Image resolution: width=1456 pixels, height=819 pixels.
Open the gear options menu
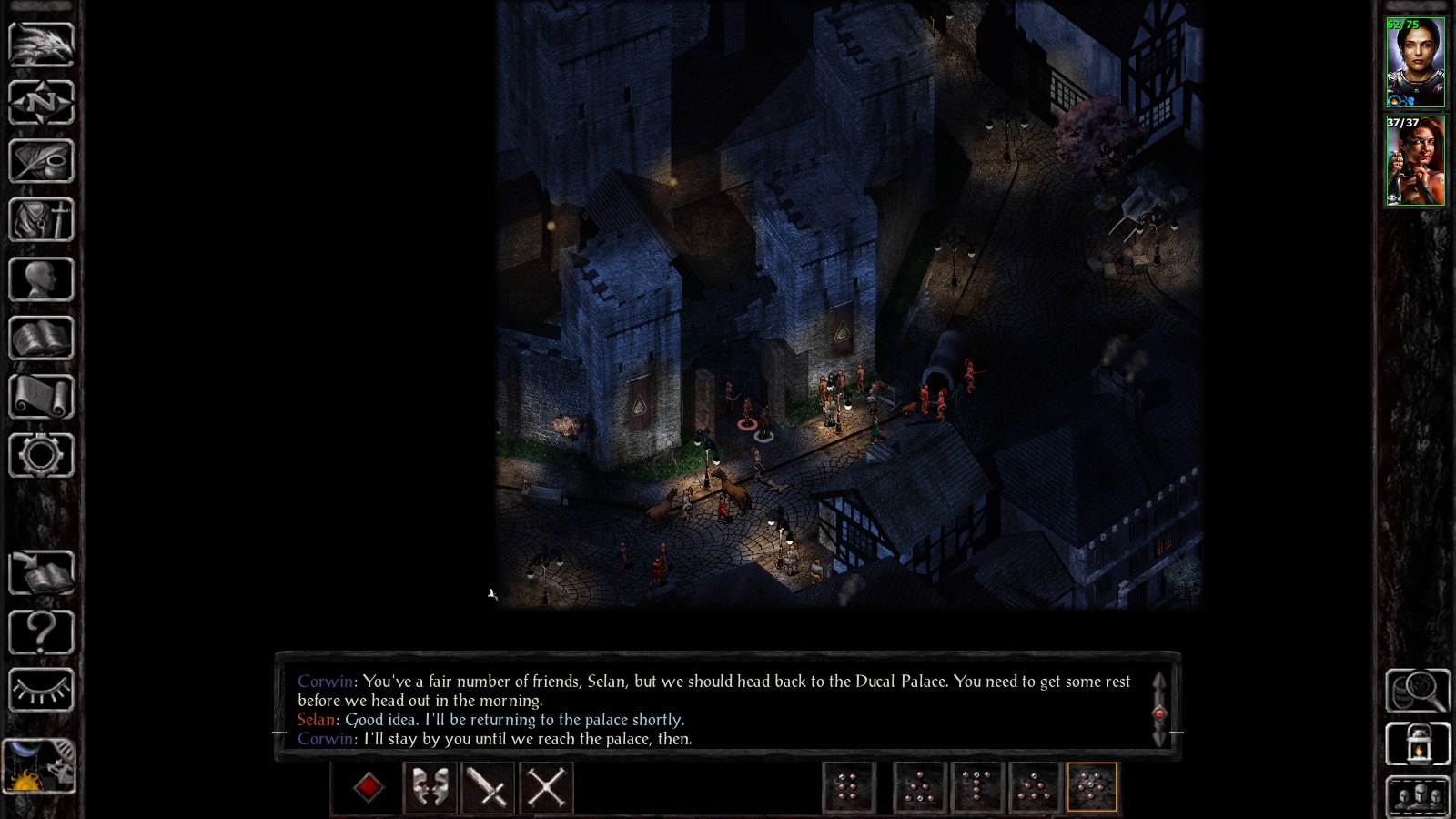tap(41, 455)
